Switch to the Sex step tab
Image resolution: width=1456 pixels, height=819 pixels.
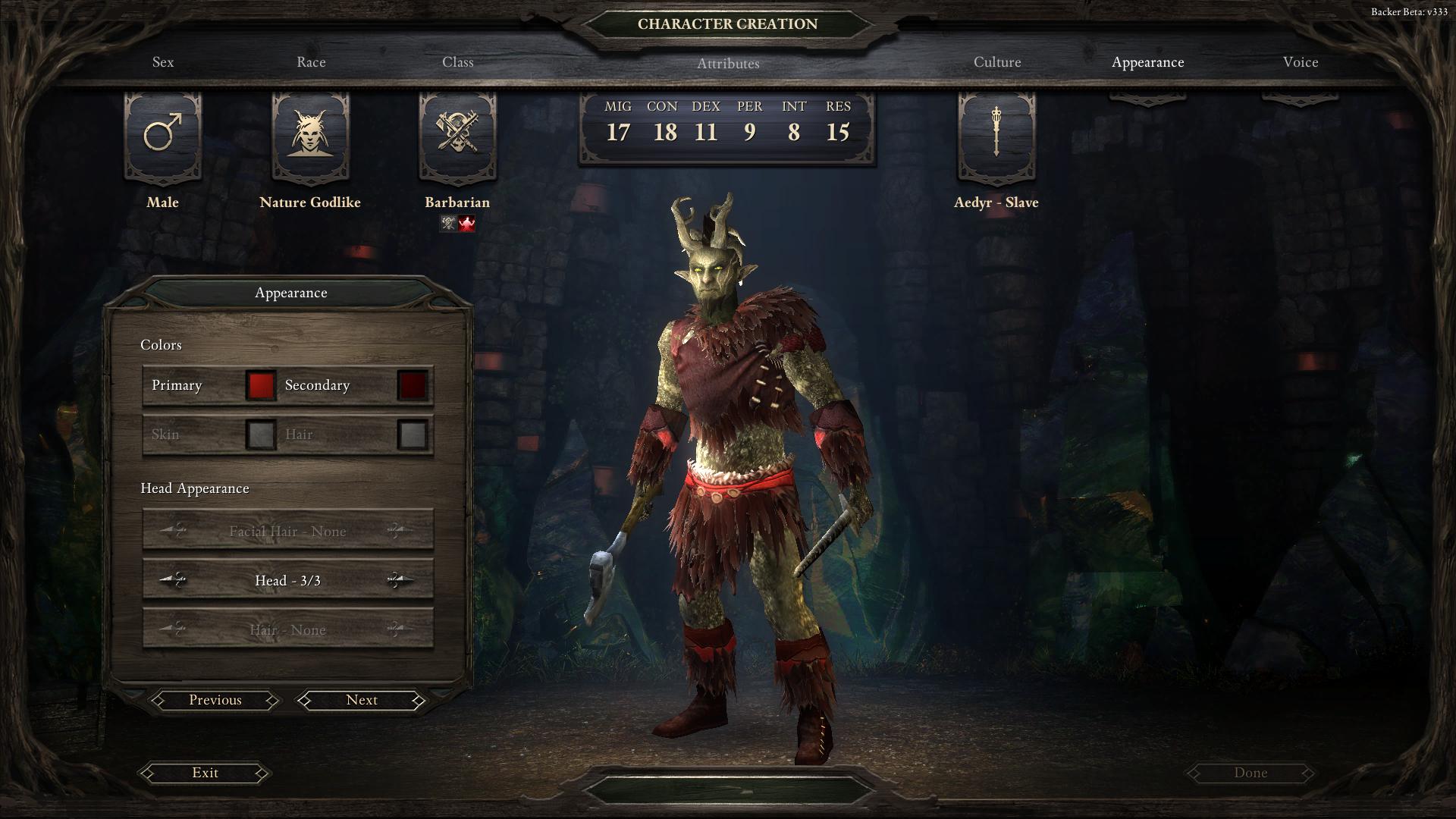(163, 62)
